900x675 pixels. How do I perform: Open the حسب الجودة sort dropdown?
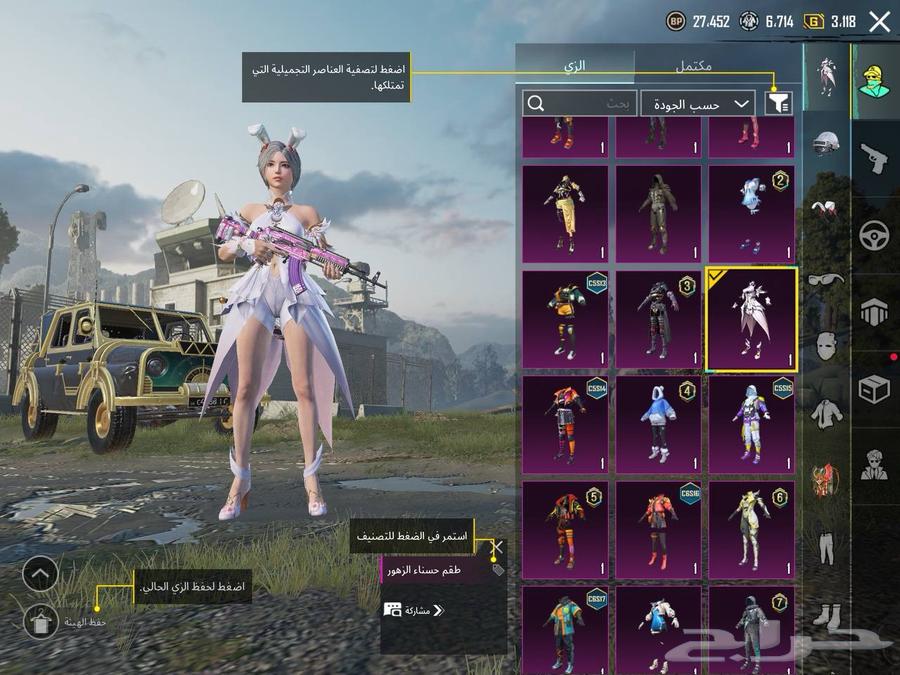tap(697, 103)
